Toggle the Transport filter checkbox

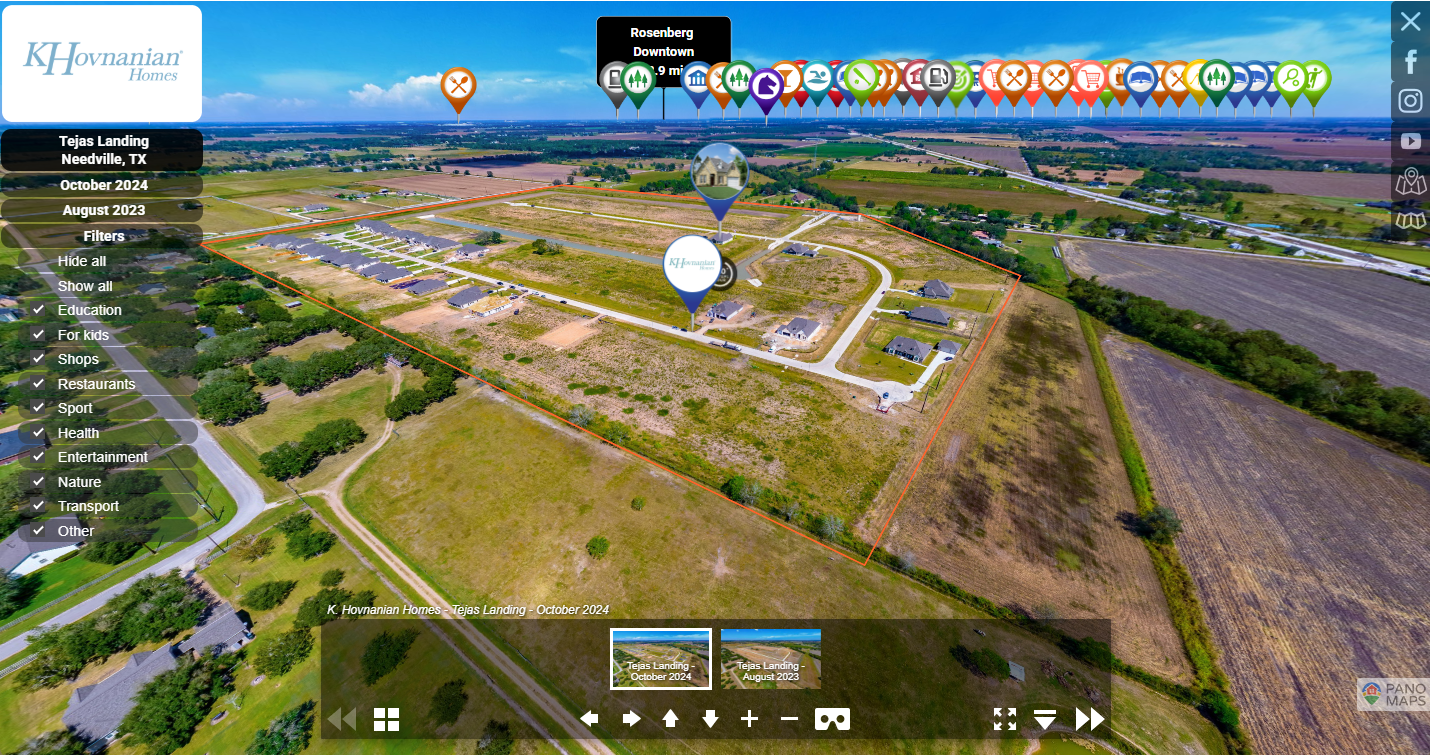click(x=38, y=506)
